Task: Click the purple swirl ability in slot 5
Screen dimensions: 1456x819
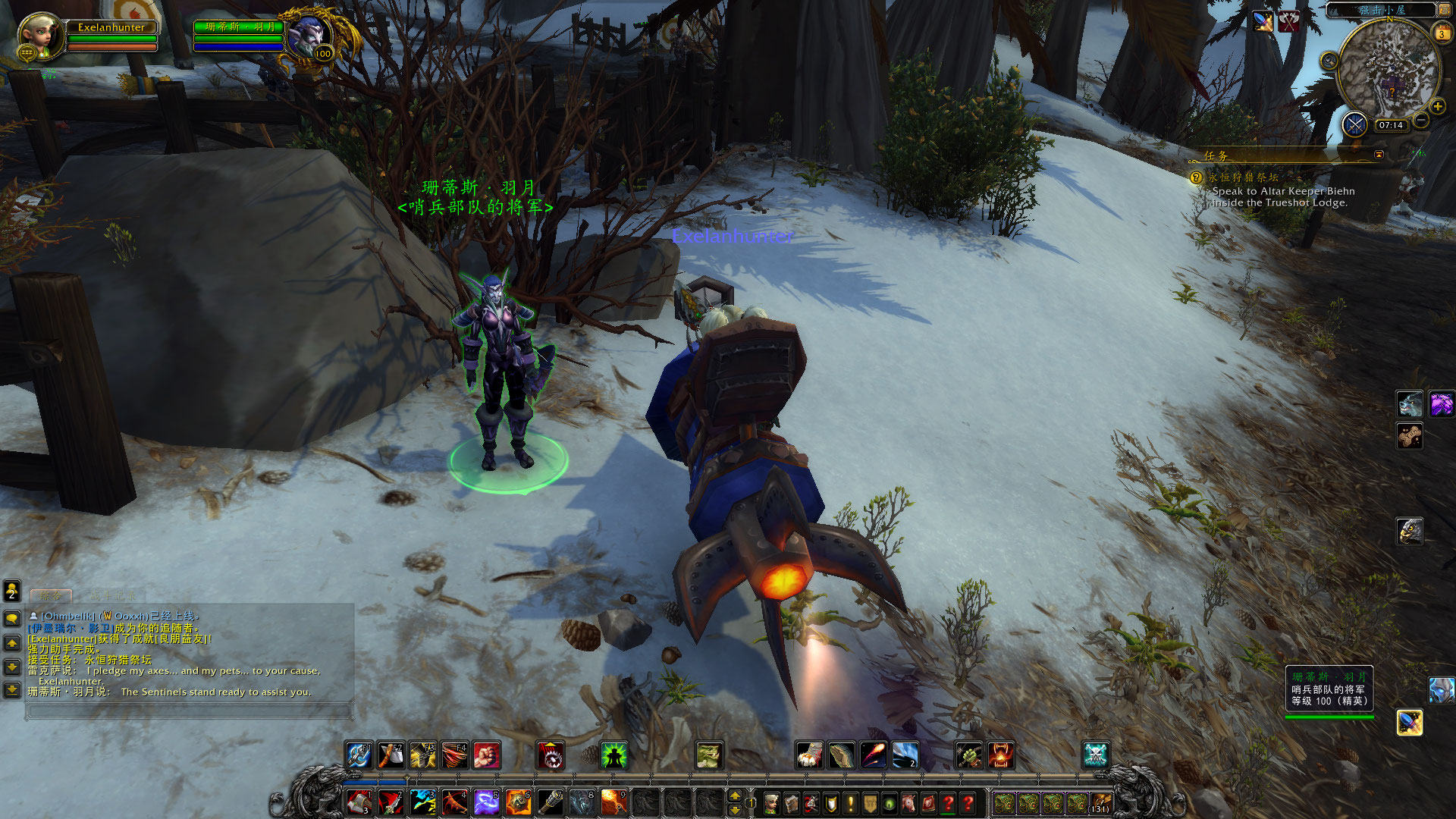Action: (x=486, y=802)
